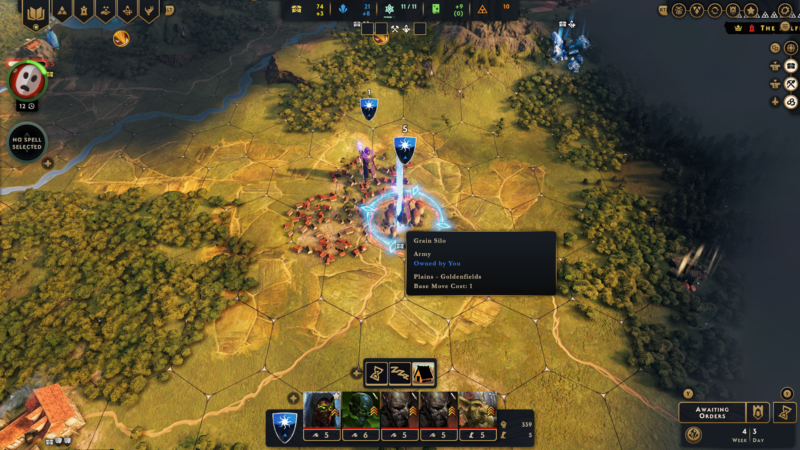This screenshot has height=450, width=800.
Task: Click the orange event notification icon
Action: (122, 39)
